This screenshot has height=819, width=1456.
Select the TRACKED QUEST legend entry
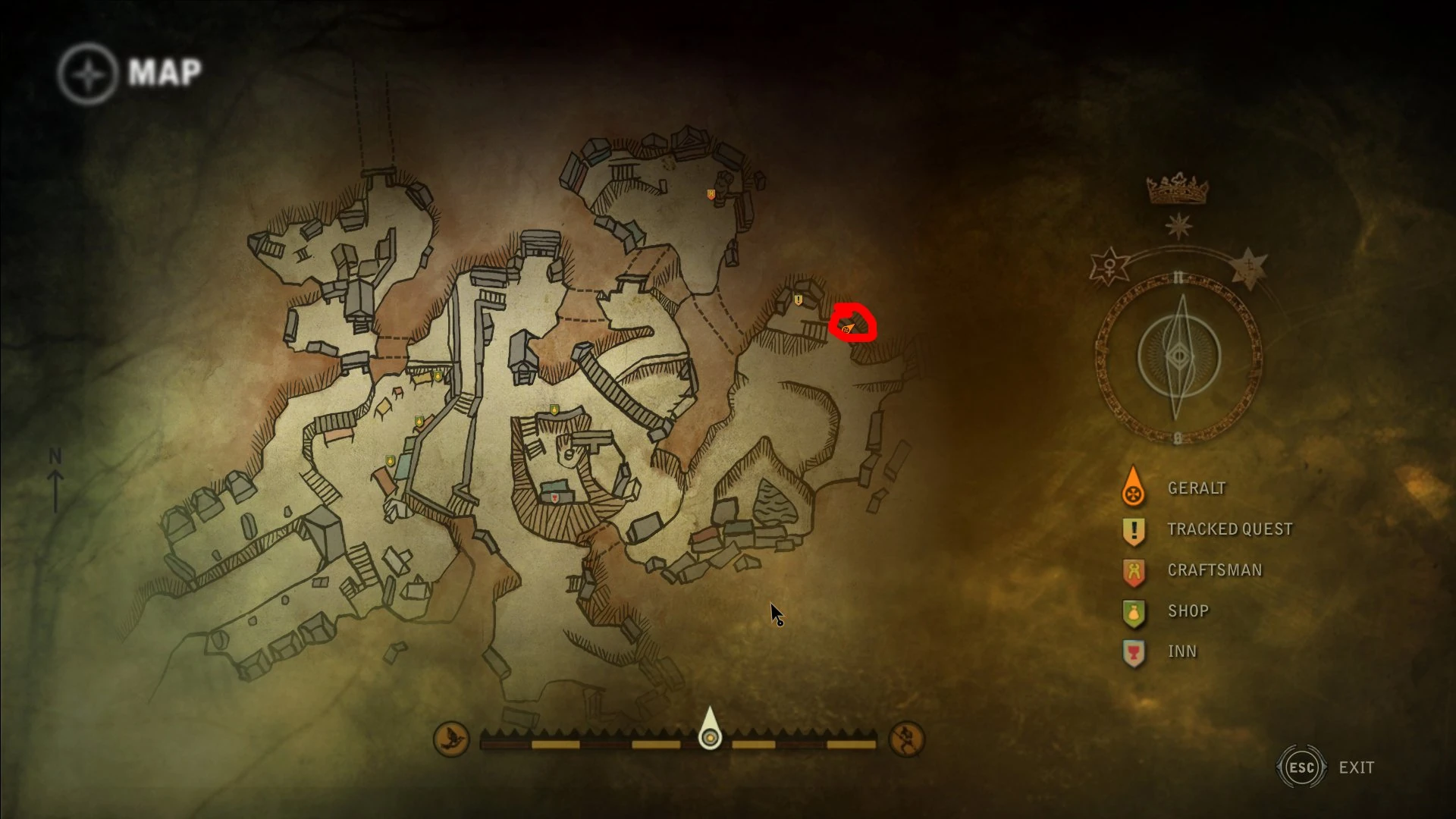[1228, 529]
